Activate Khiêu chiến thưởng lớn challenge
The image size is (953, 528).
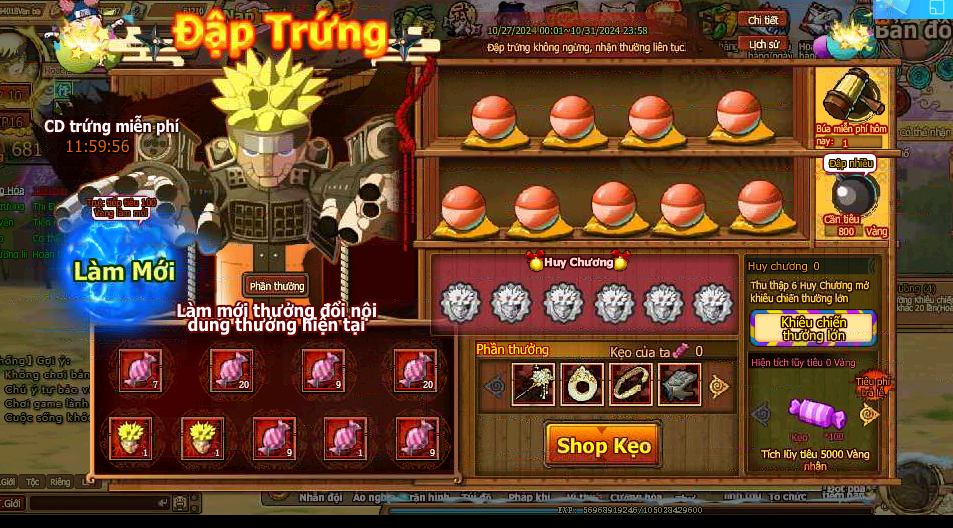tap(813, 328)
